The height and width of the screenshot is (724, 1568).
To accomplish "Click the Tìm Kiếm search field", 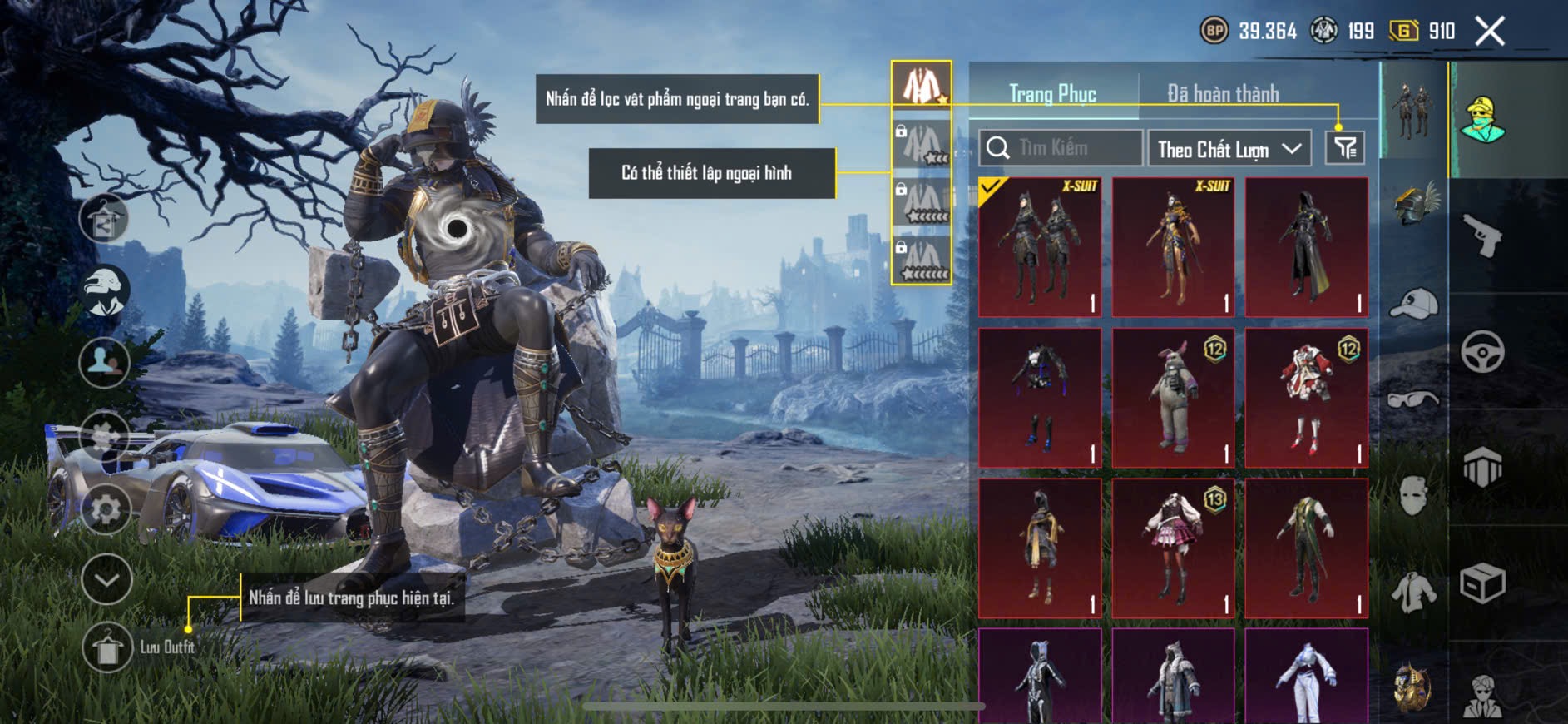I will pos(1060,148).
